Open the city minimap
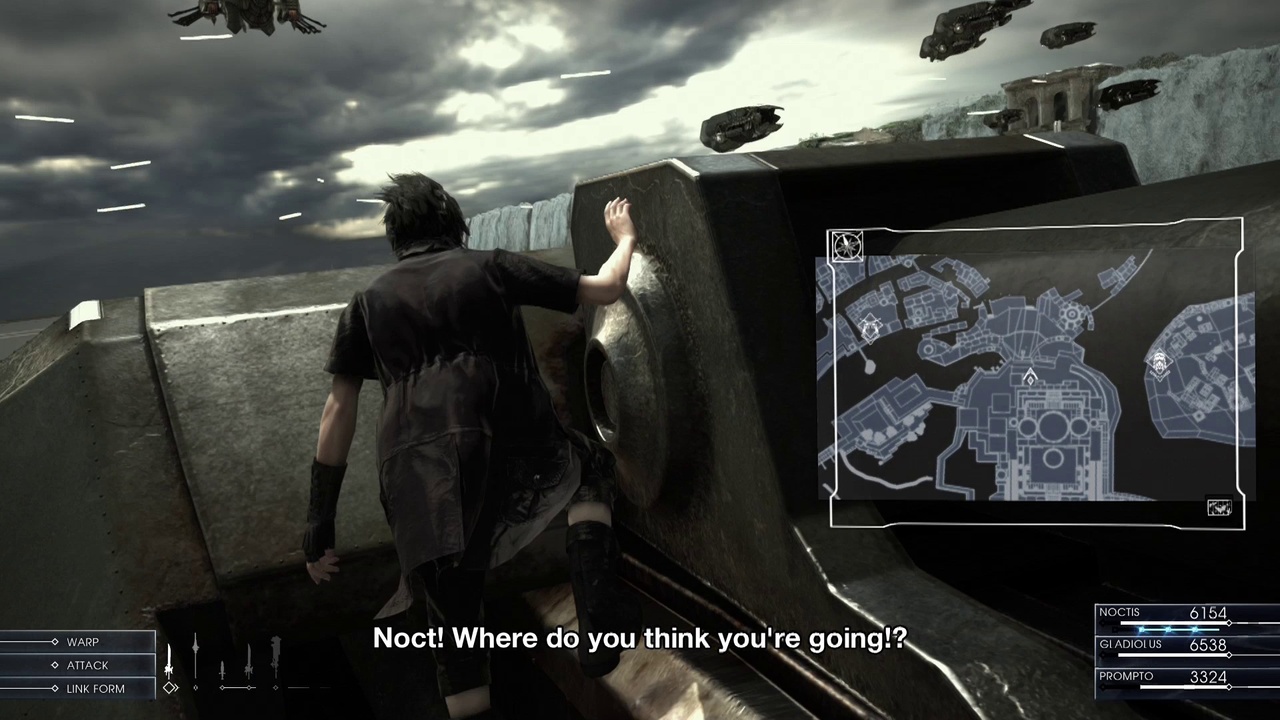The width and height of the screenshot is (1280, 720). (x=1035, y=375)
